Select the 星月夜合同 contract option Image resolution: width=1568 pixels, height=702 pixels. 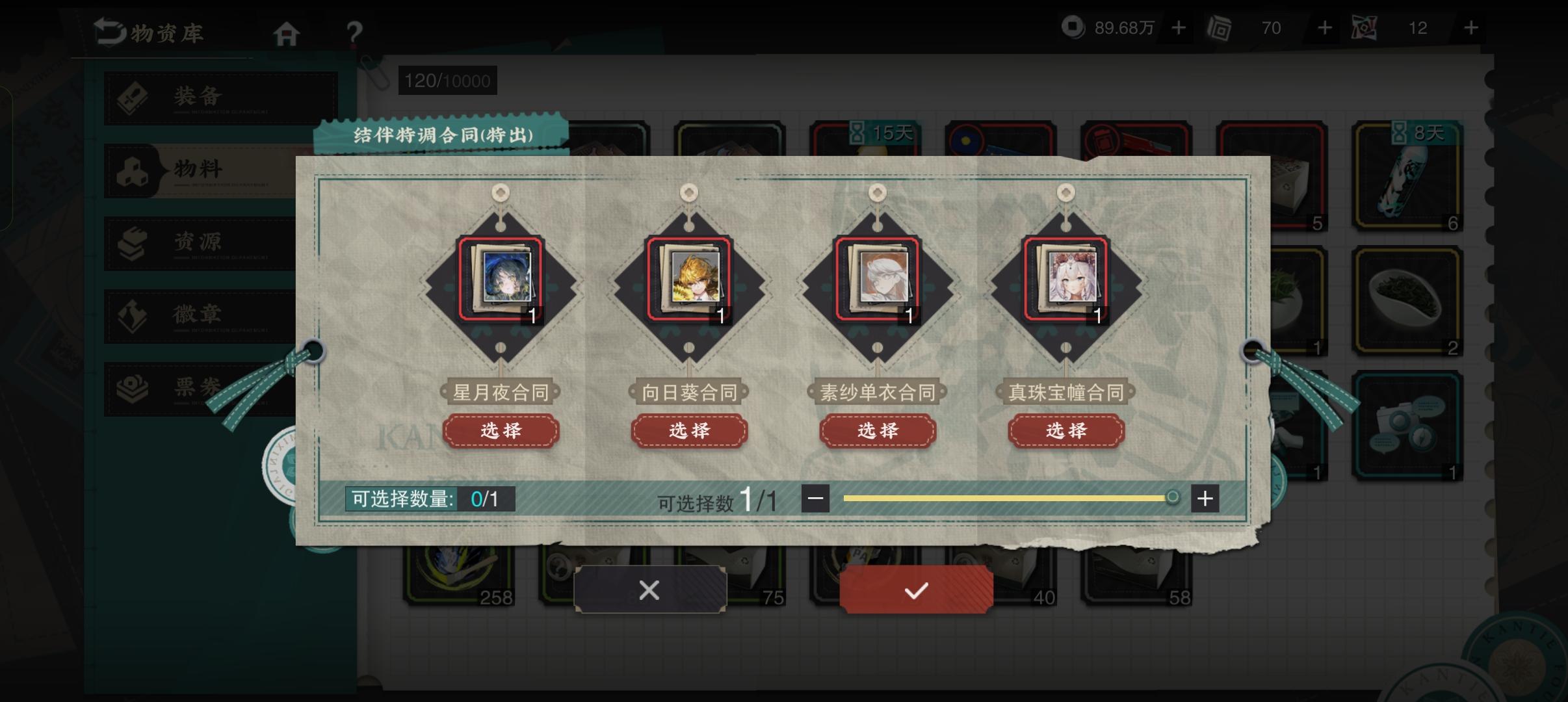click(x=501, y=430)
